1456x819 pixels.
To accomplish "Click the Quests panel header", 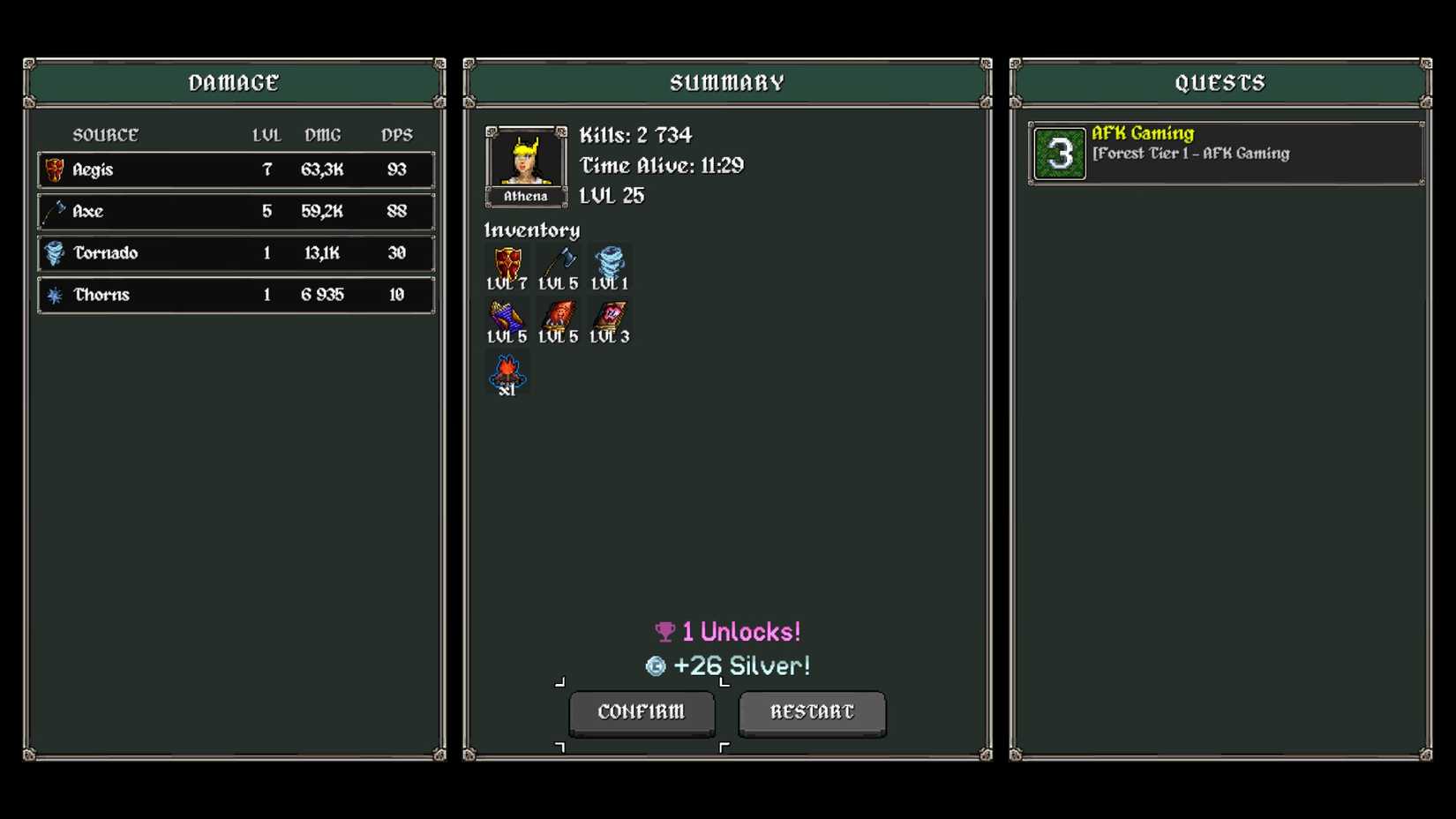I will coord(1221,82).
